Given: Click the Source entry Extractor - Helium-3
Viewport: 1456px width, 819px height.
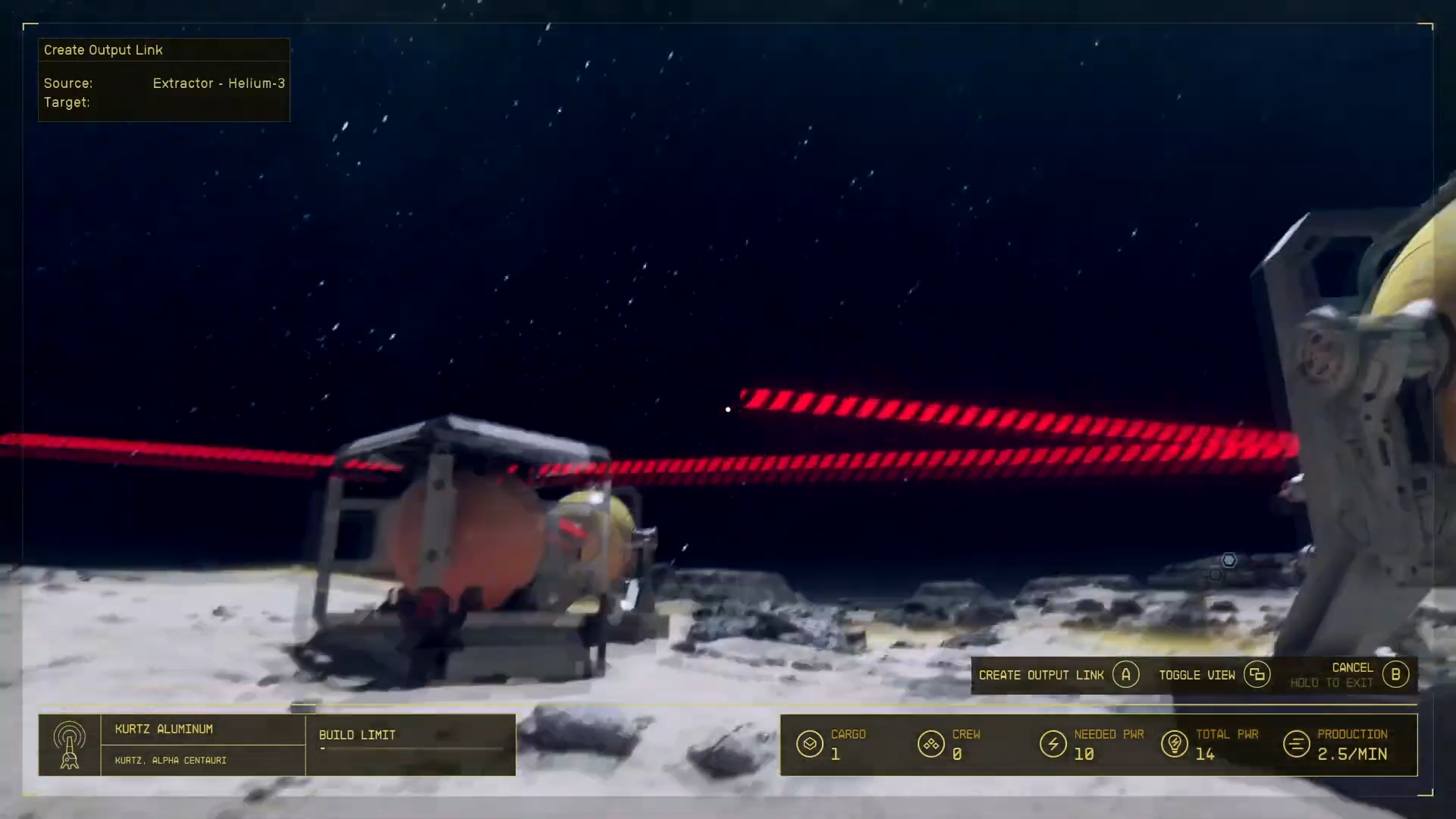Looking at the screenshot, I should pos(218,83).
